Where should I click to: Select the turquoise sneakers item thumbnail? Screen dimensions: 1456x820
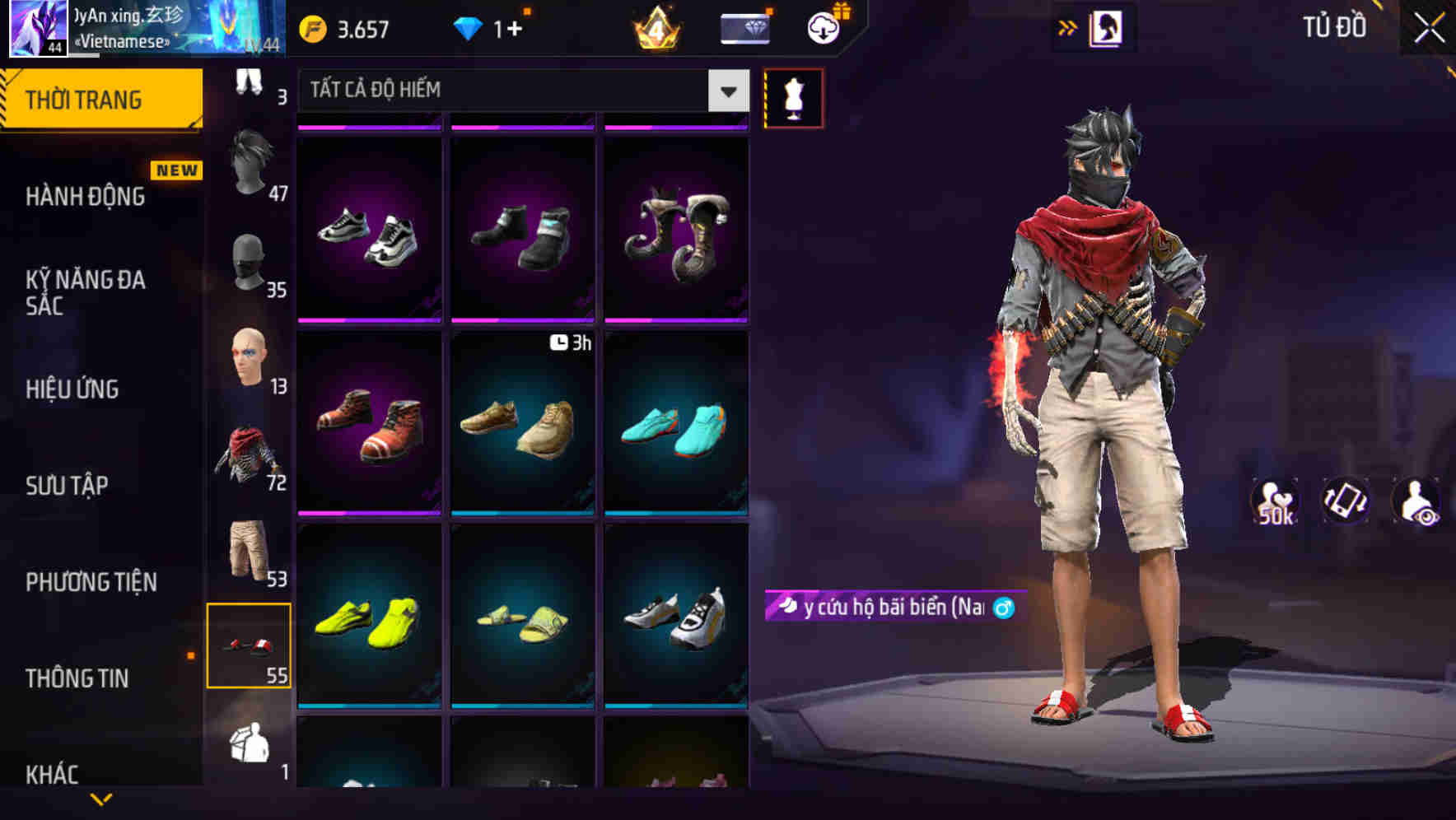(676, 429)
